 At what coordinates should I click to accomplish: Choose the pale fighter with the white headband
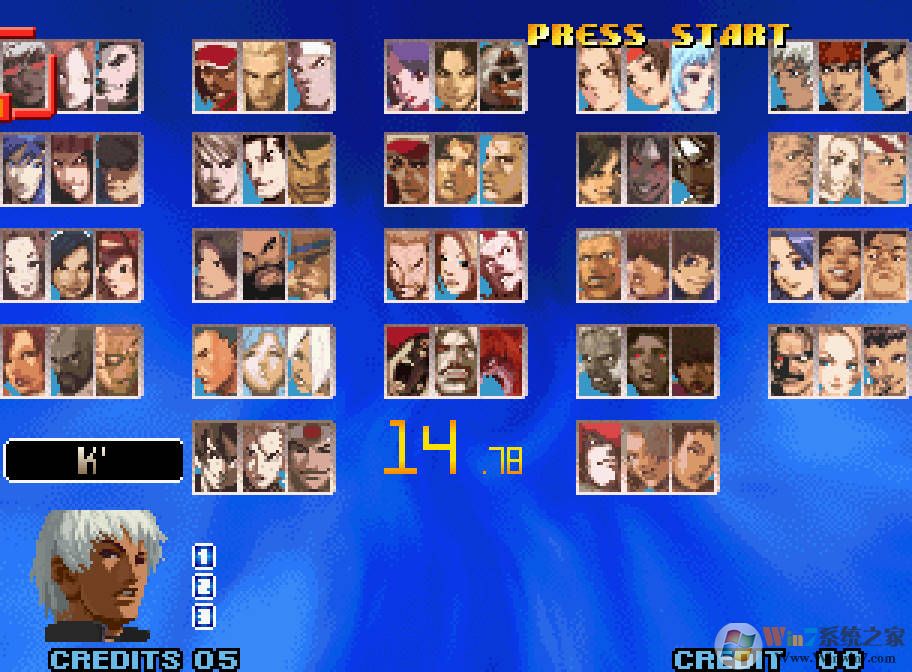click(310, 76)
